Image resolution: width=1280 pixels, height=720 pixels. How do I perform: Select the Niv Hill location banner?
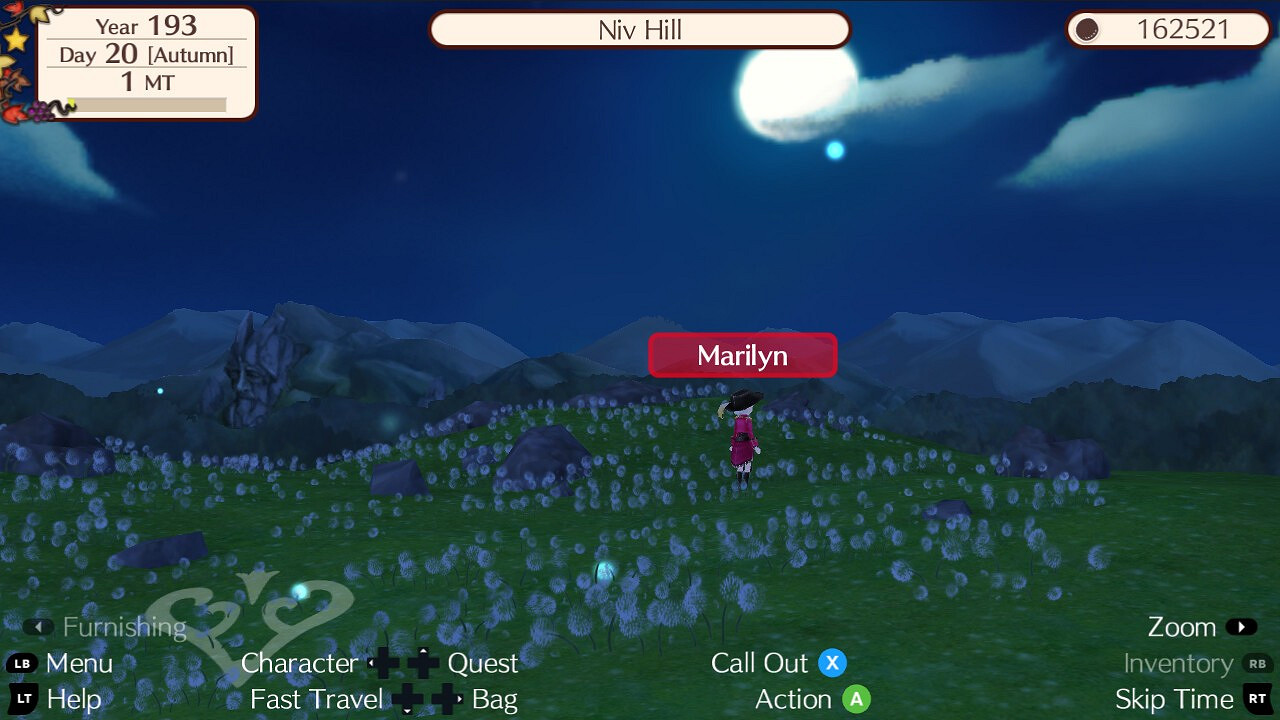coord(640,30)
